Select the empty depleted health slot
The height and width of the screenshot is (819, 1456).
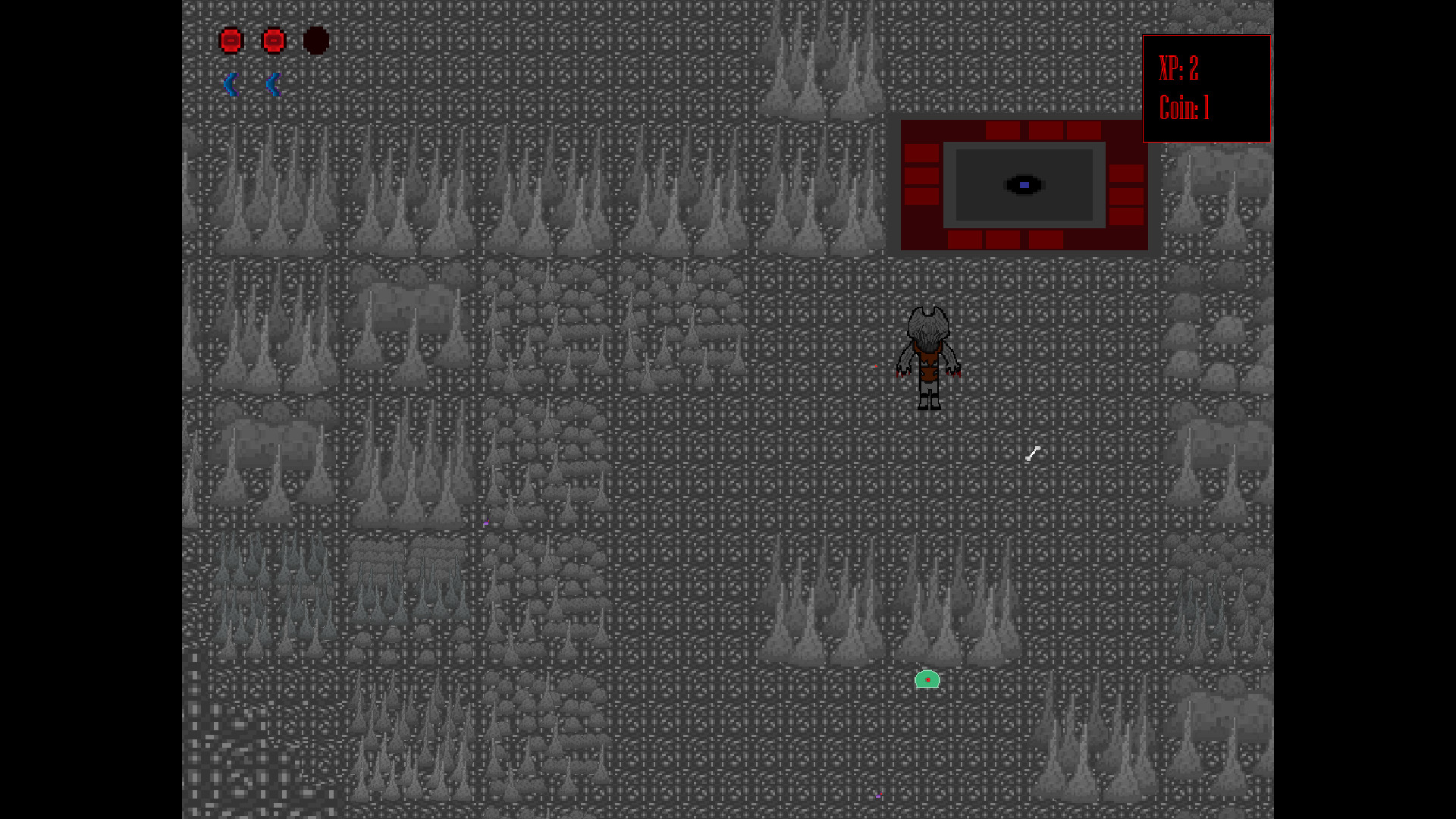(x=316, y=41)
